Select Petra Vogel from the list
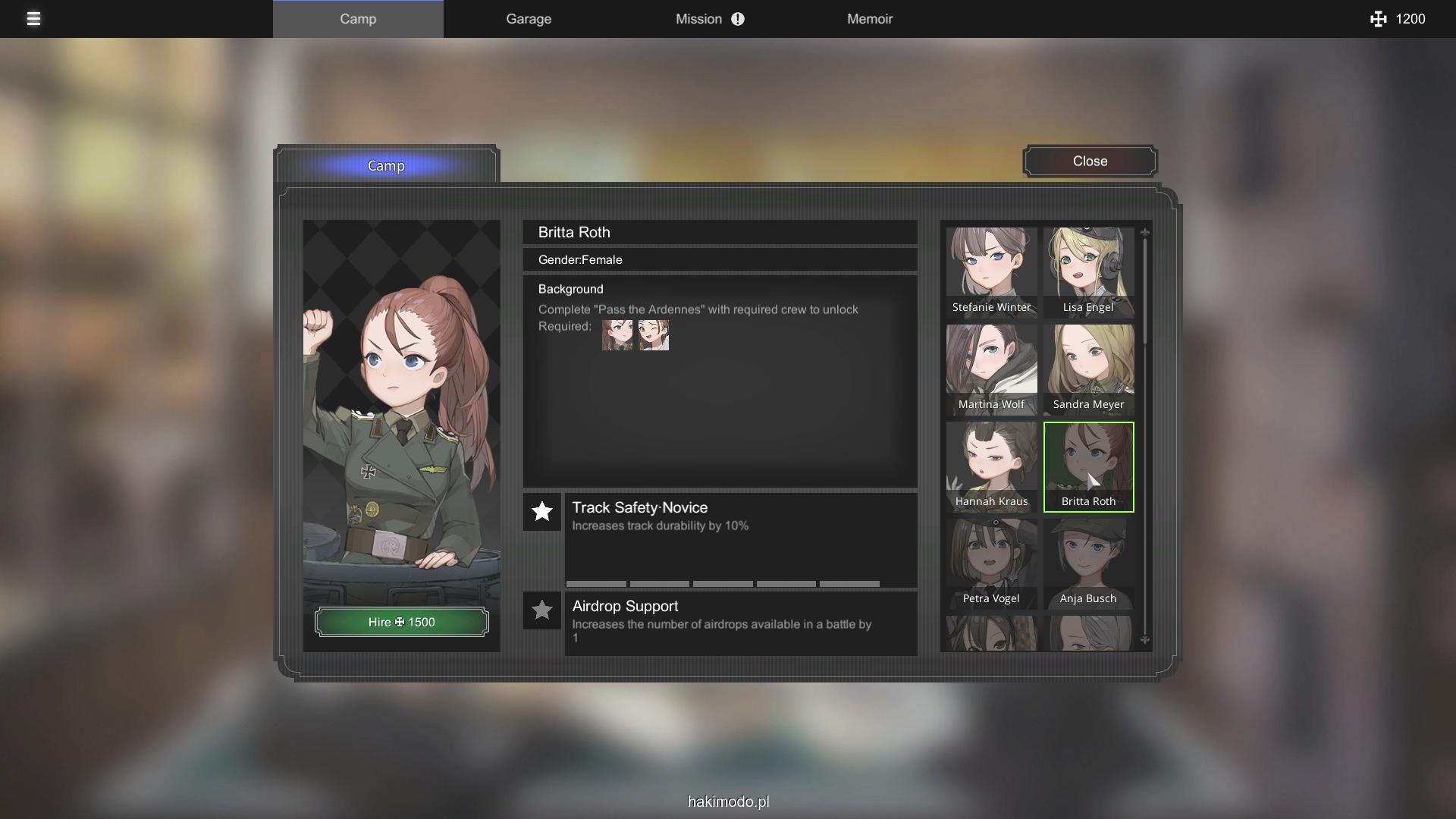 [x=991, y=563]
